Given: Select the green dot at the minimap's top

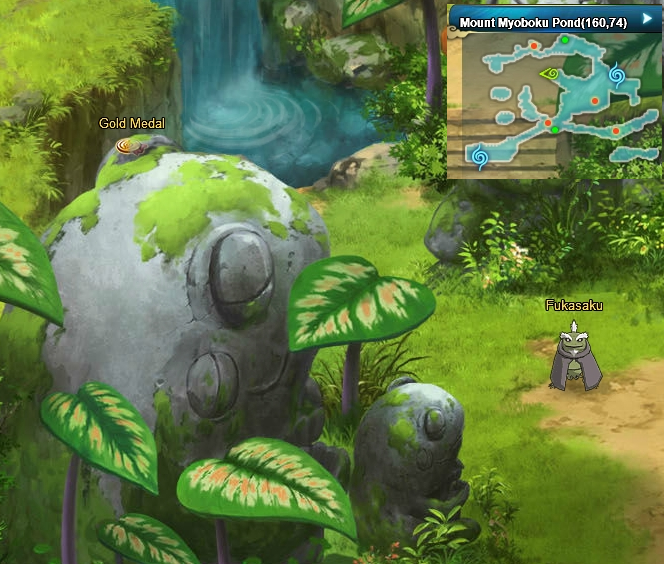Looking at the screenshot, I should [x=565, y=40].
